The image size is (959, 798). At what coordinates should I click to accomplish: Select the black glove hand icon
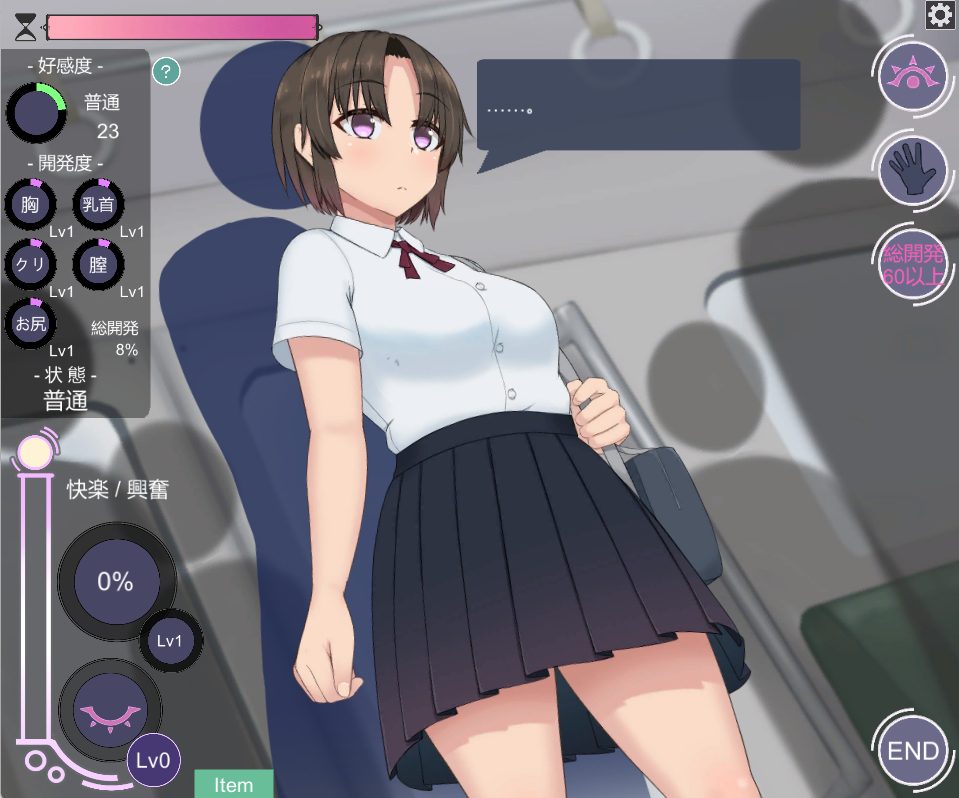[x=912, y=170]
